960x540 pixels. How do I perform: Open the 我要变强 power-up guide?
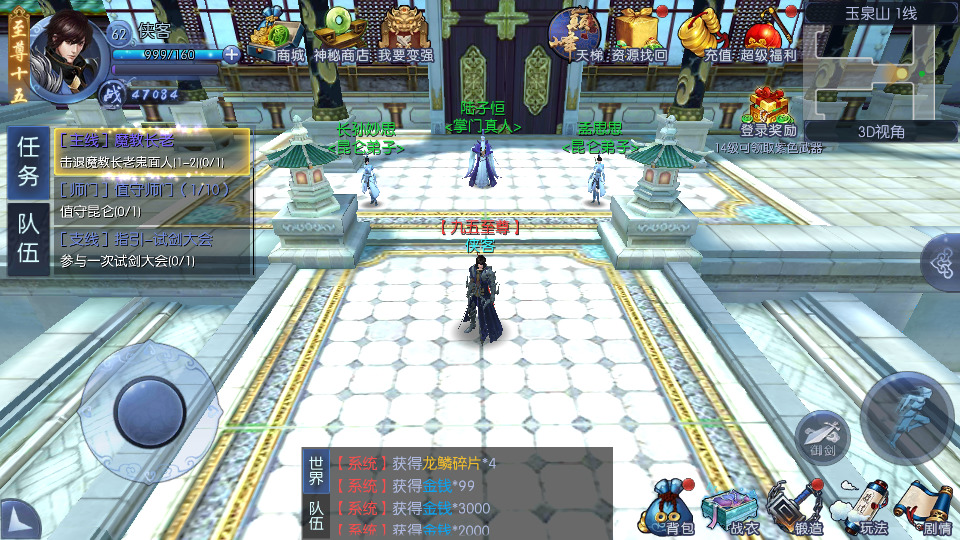click(x=405, y=38)
